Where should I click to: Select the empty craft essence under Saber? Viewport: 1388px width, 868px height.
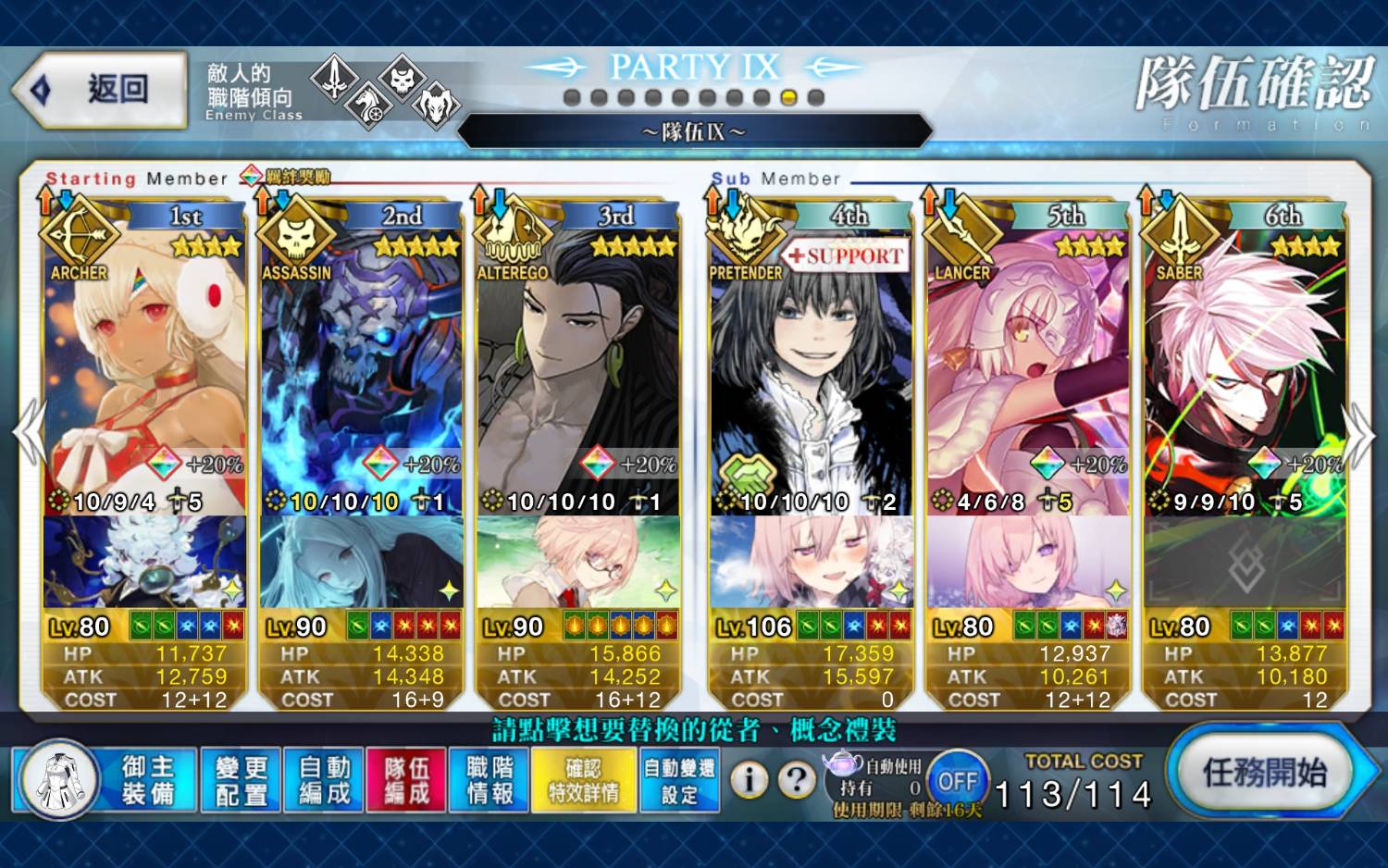pyautogui.click(x=1245, y=562)
